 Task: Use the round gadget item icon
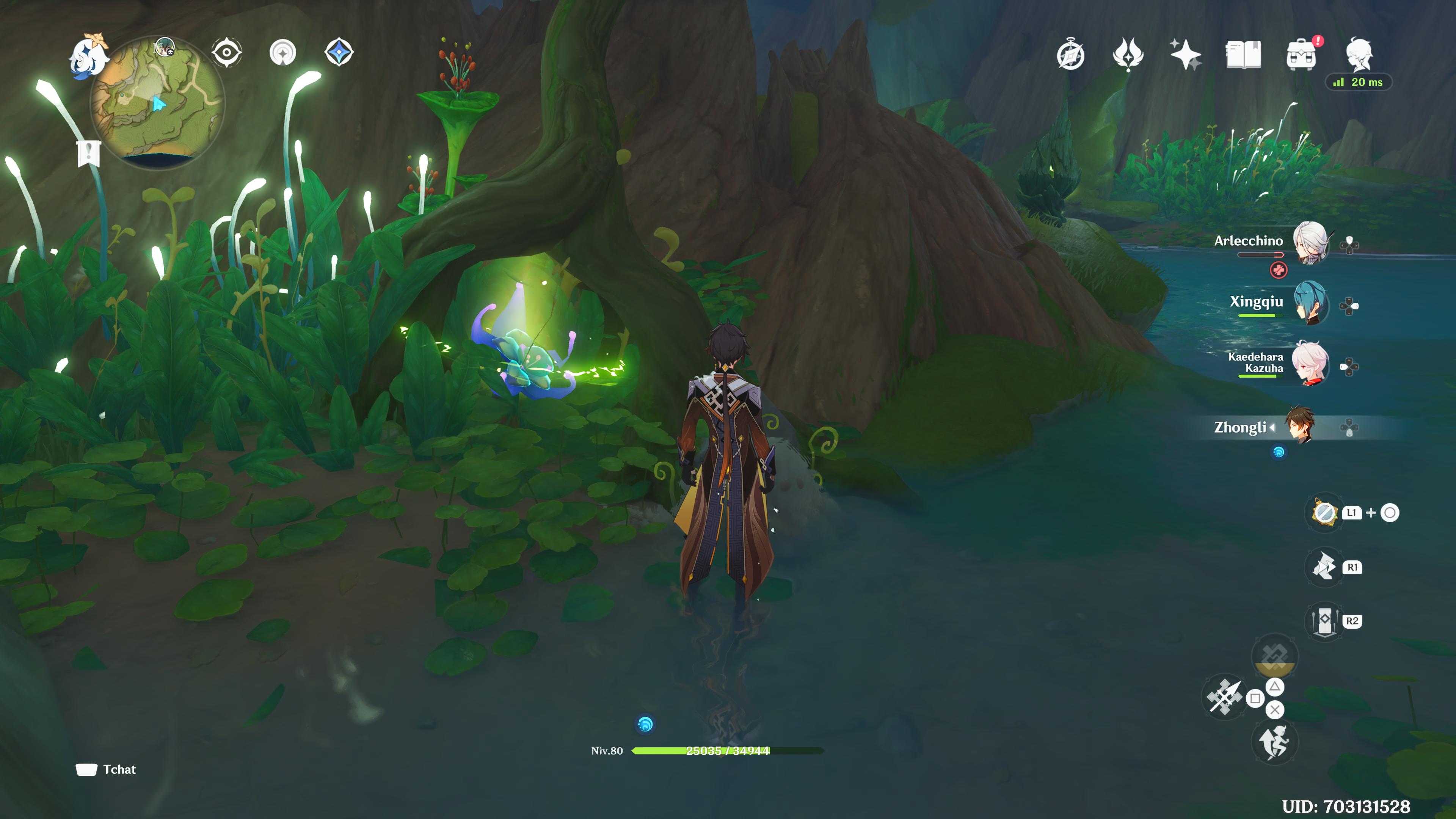pos(1324,513)
